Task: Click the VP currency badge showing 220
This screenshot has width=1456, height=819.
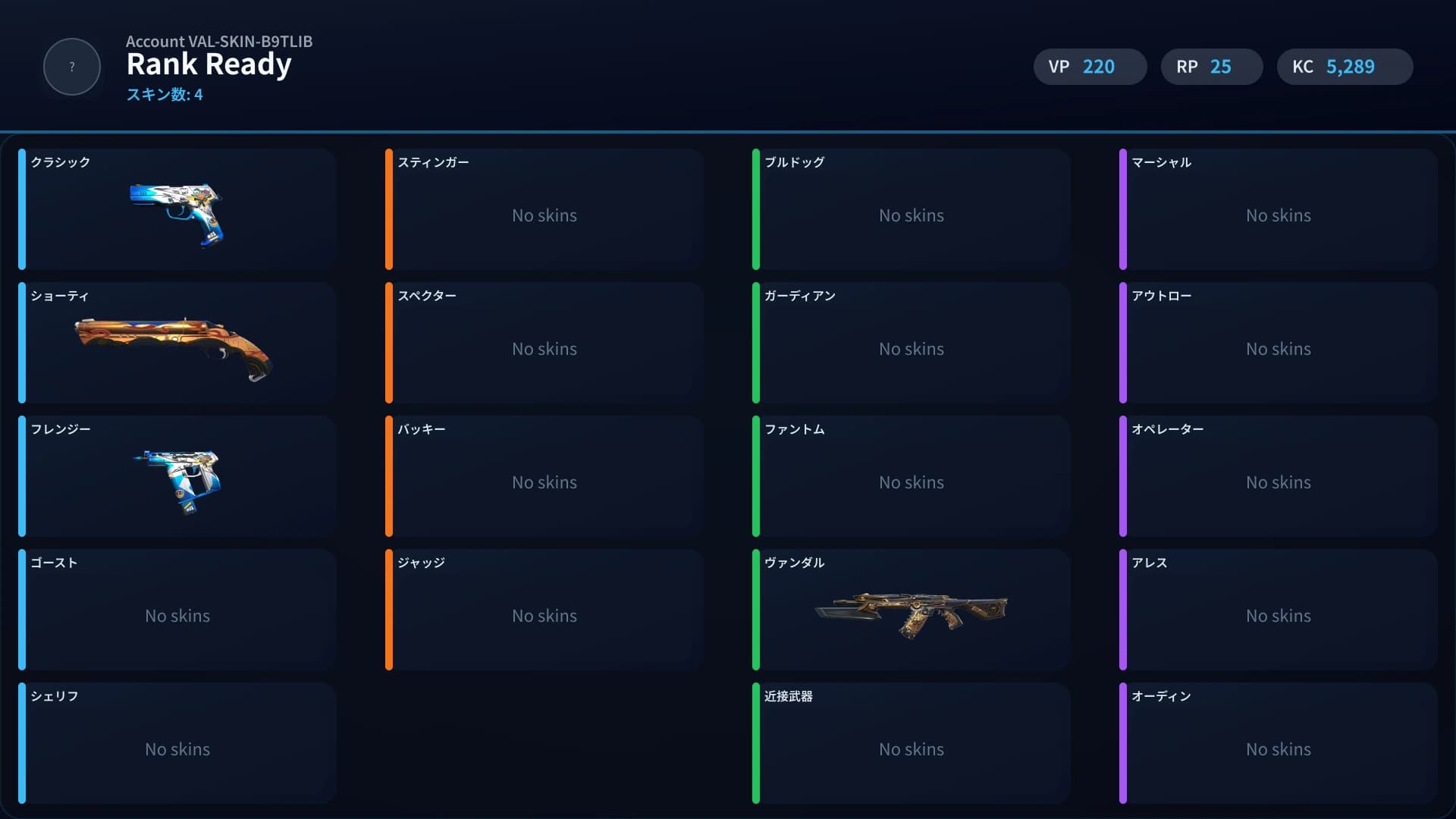Action: (1090, 67)
